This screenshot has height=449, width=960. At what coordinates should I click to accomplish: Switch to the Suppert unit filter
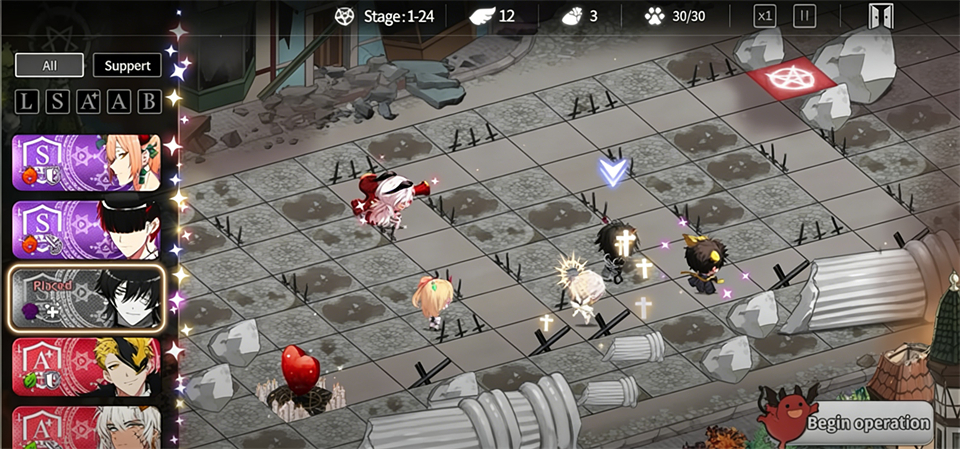[x=127, y=66]
